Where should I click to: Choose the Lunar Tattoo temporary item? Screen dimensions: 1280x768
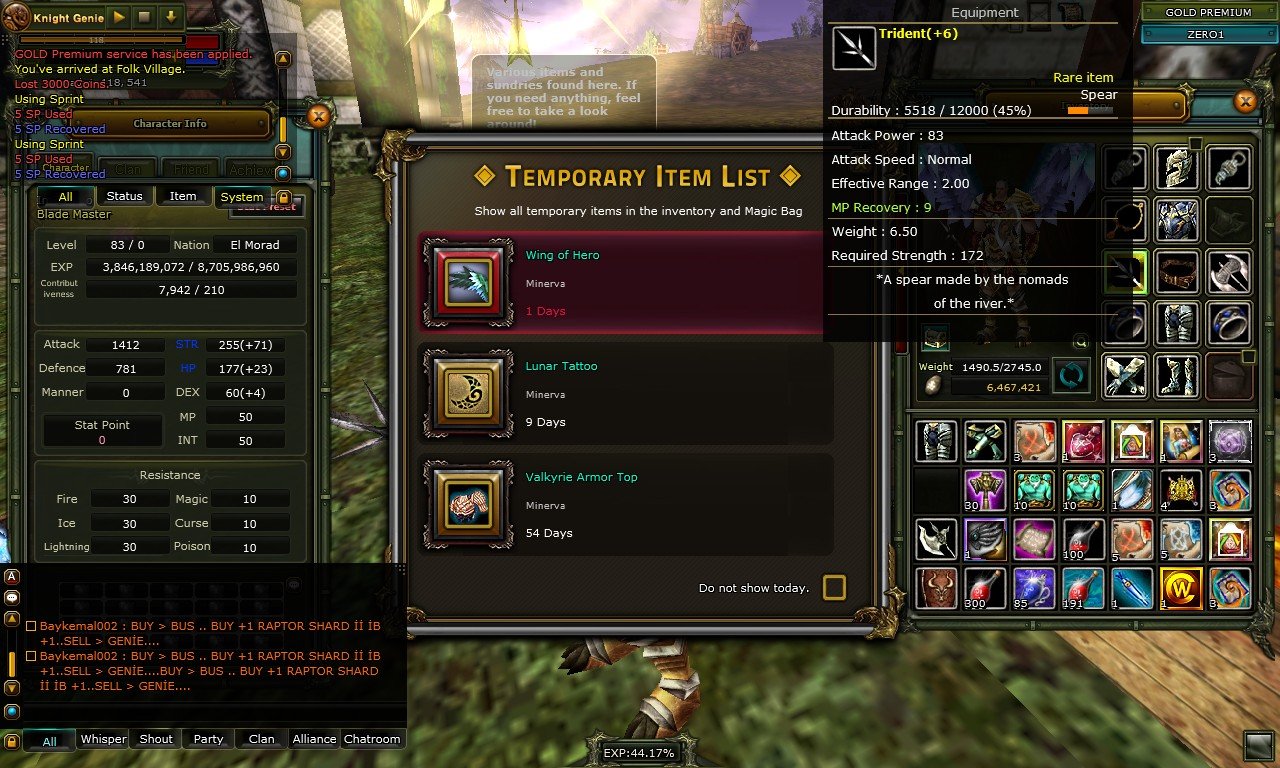[x=626, y=394]
